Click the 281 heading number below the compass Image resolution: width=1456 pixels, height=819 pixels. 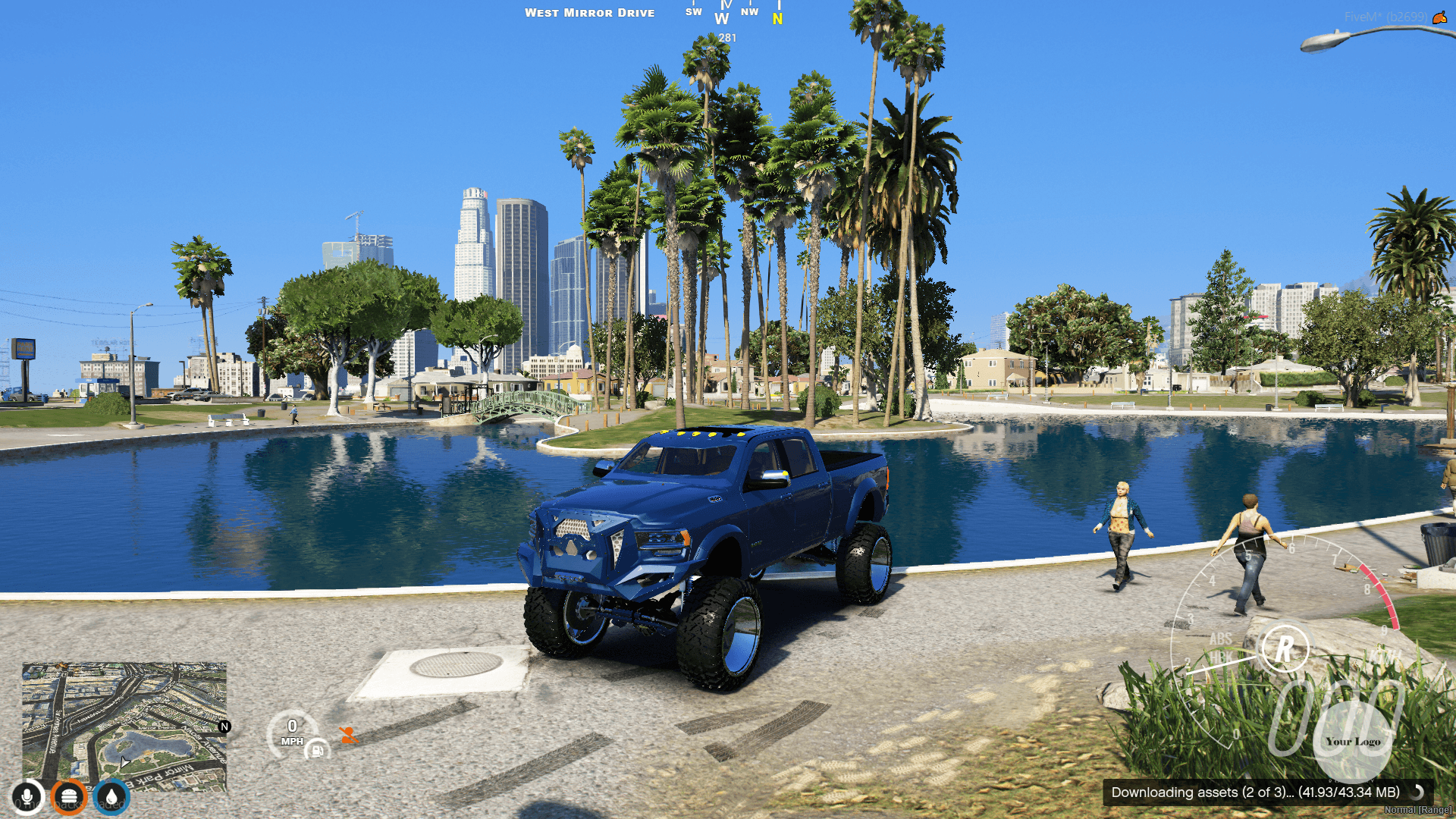tap(726, 37)
